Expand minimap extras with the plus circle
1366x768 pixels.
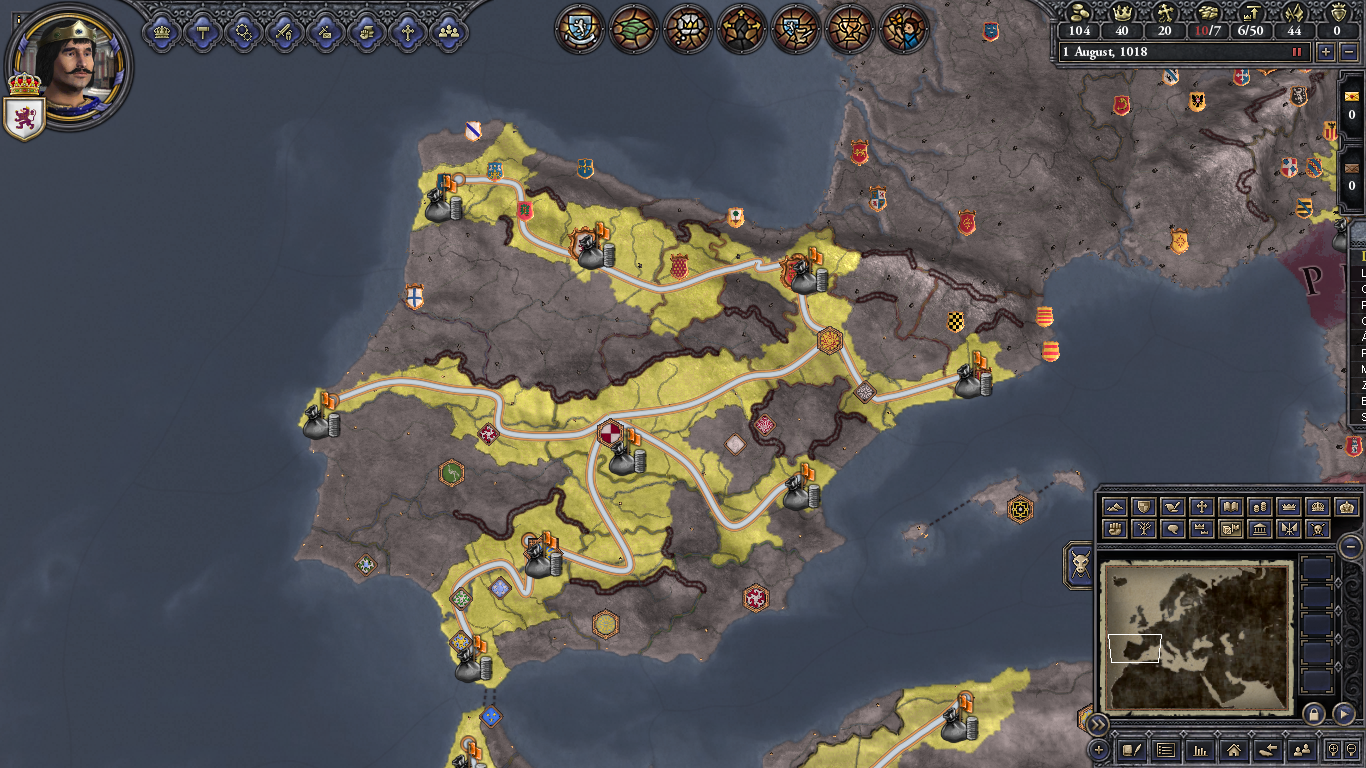point(1099,750)
